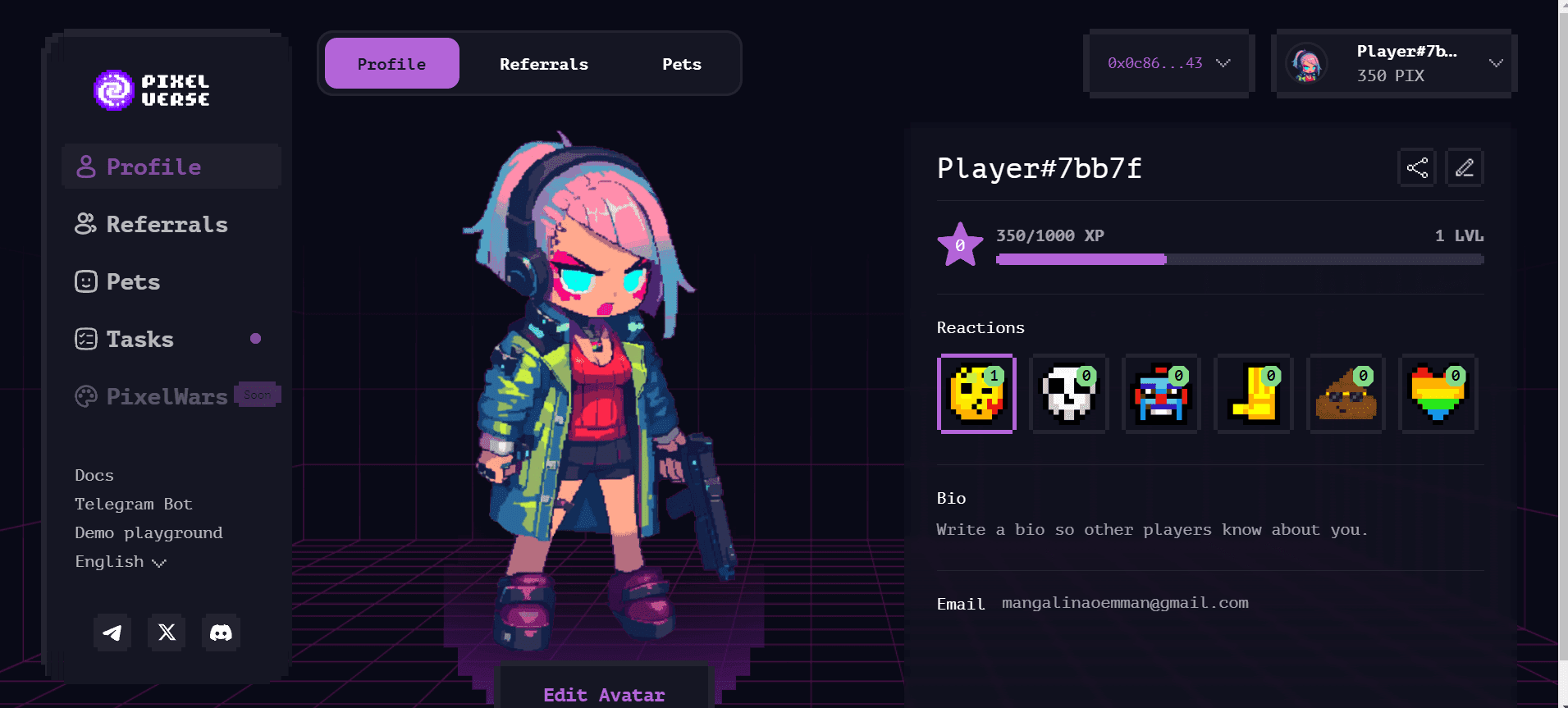Select the winking emoji reaction
Viewport: 1568px width, 708px height.
tap(976, 395)
